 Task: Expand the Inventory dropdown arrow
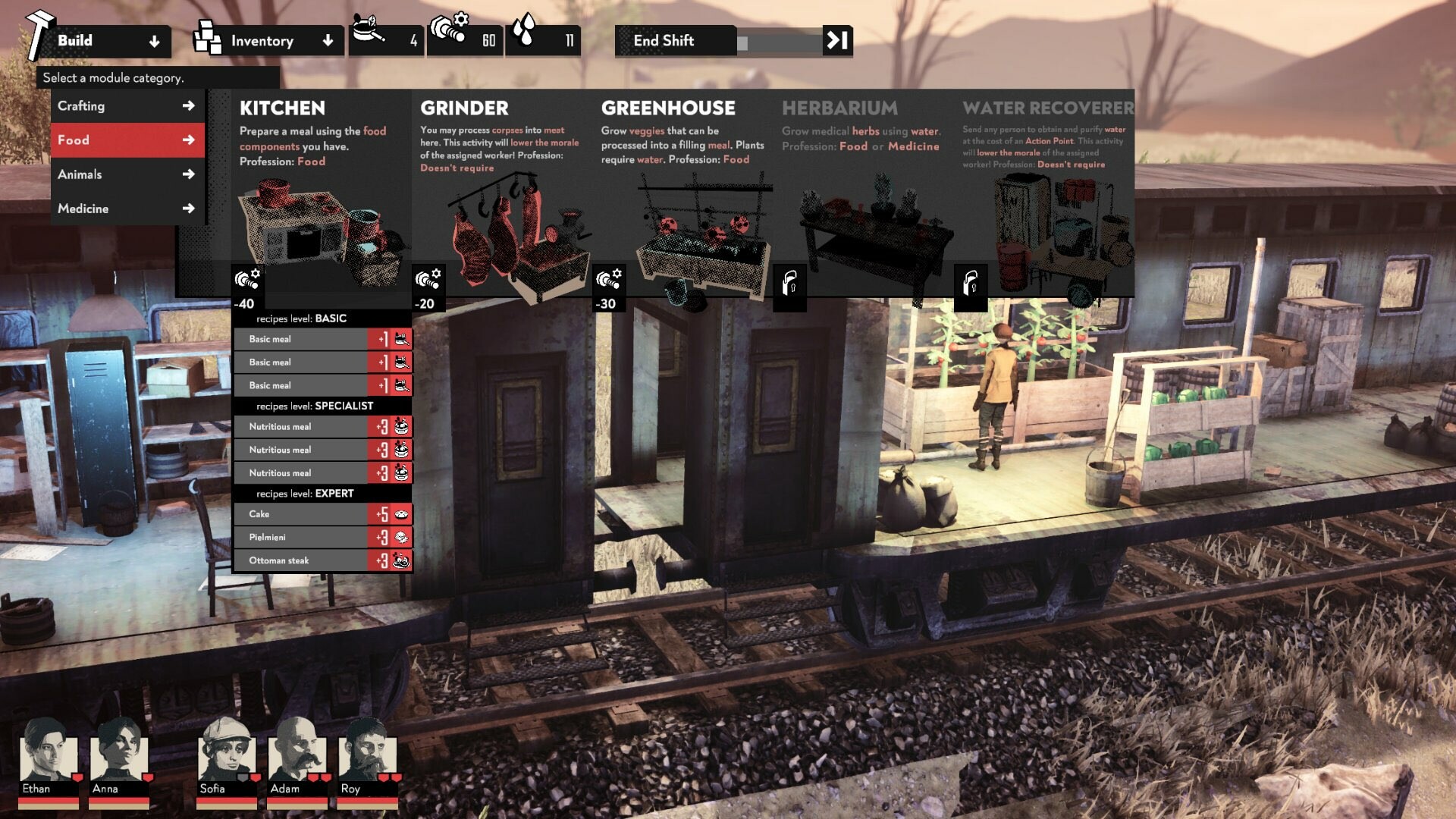pyautogui.click(x=328, y=41)
